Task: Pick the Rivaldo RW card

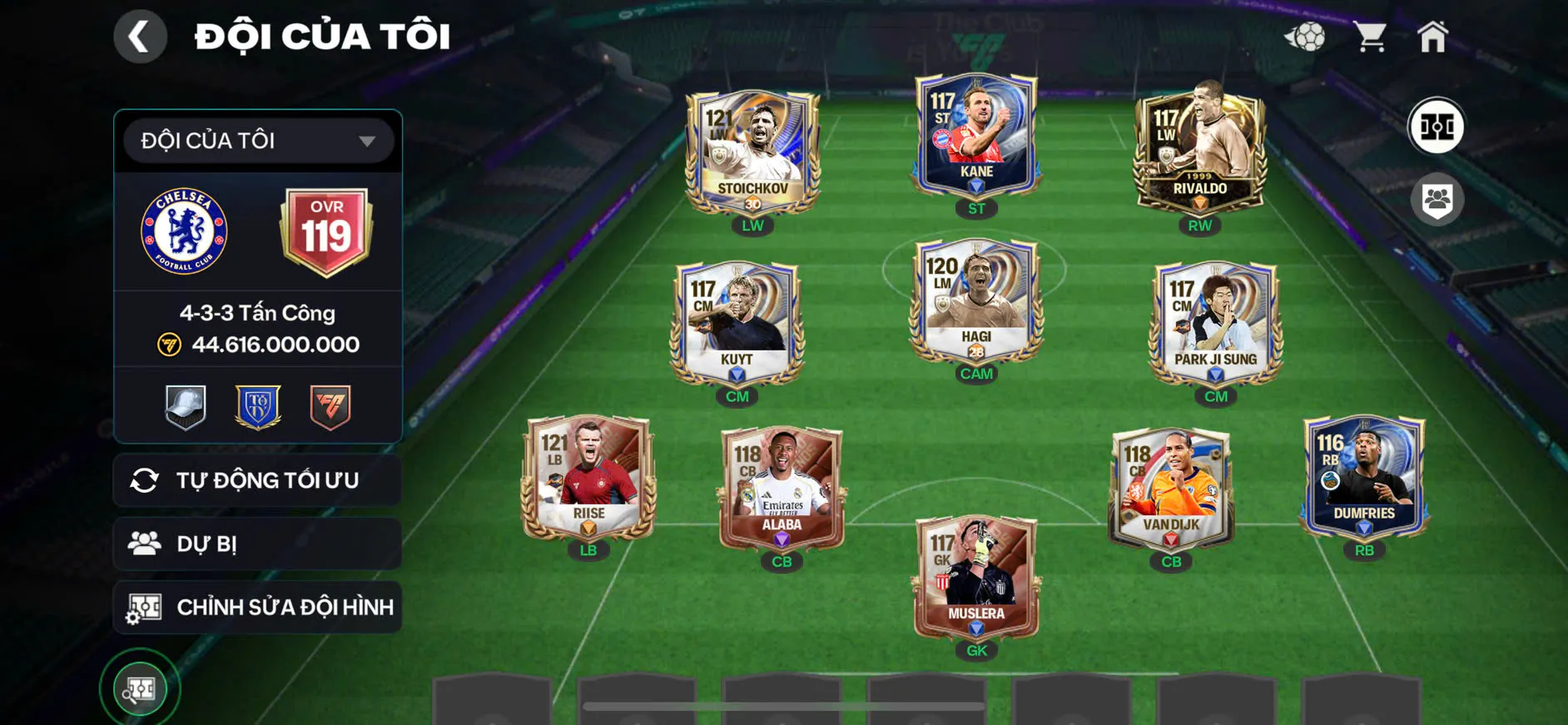Action: 1199,151
